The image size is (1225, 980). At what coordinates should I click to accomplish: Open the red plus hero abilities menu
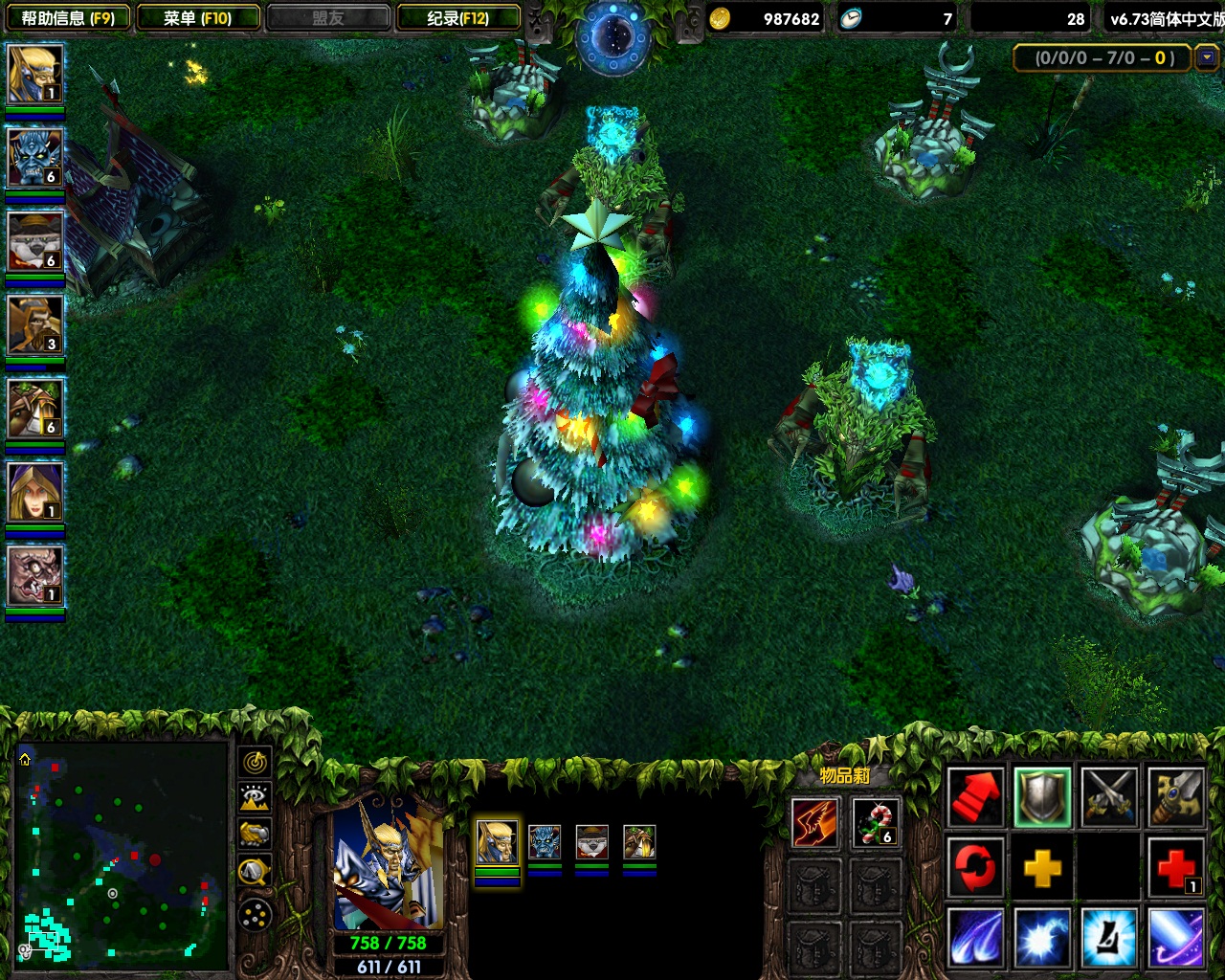(1175, 870)
